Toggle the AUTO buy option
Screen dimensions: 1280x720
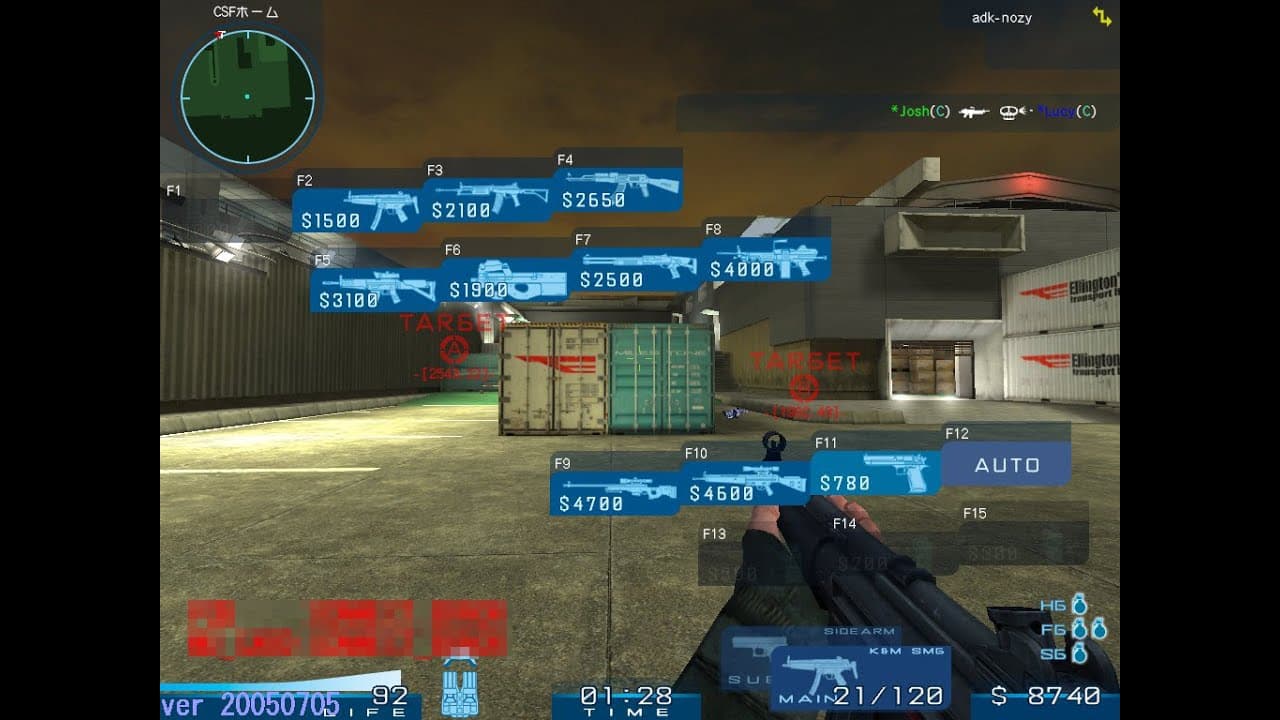[x=1009, y=464]
